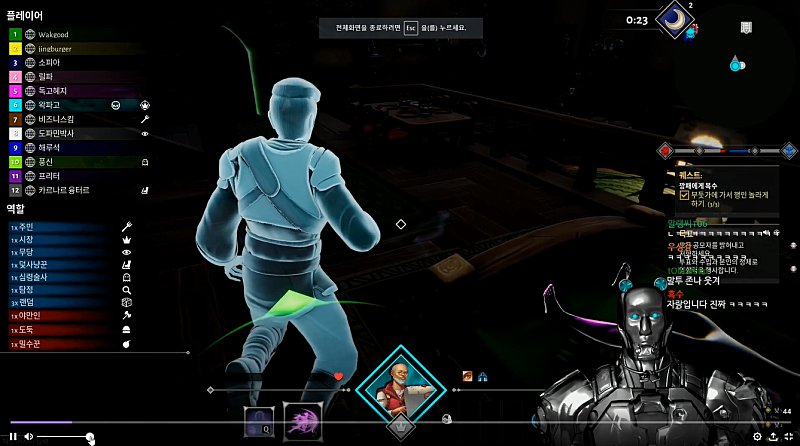Select player 카르나르 융터르 row
The width and height of the screenshot is (800, 446).
coord(64,189)
